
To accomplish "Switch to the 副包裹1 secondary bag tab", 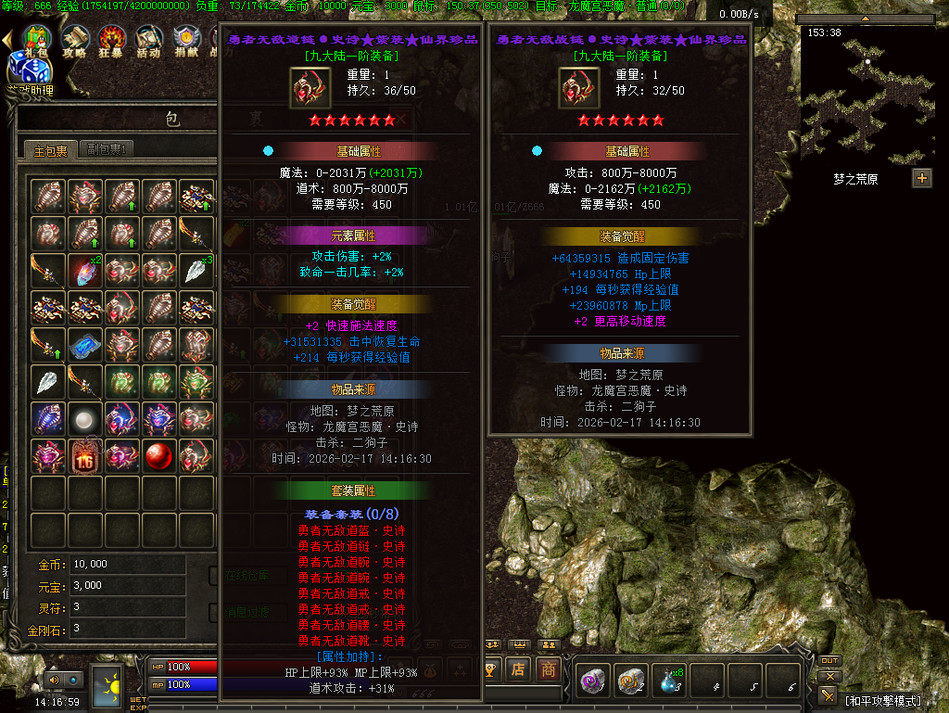I will click(104, 150).
